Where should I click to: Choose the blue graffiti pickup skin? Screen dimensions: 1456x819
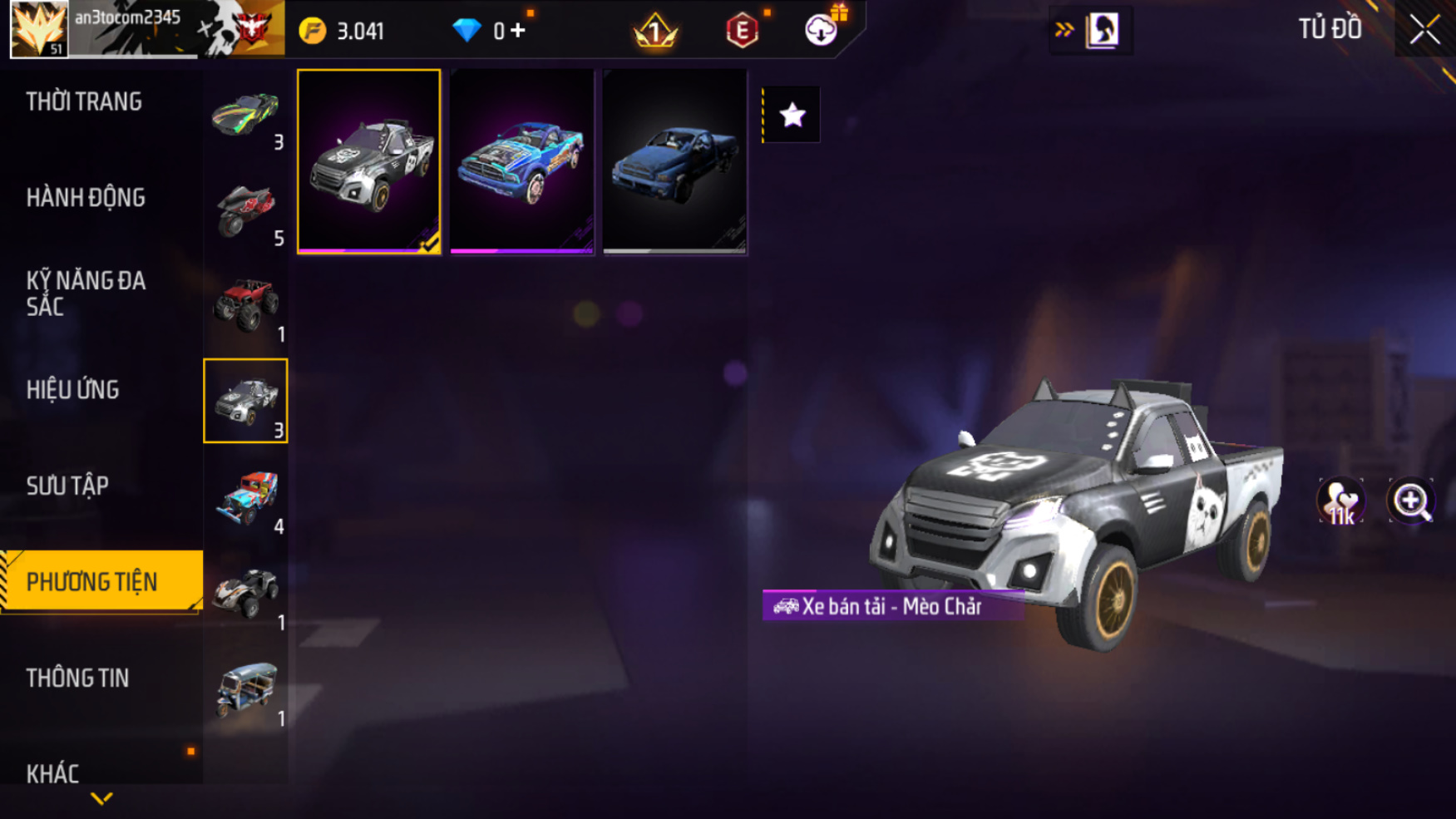coord(521,161)
